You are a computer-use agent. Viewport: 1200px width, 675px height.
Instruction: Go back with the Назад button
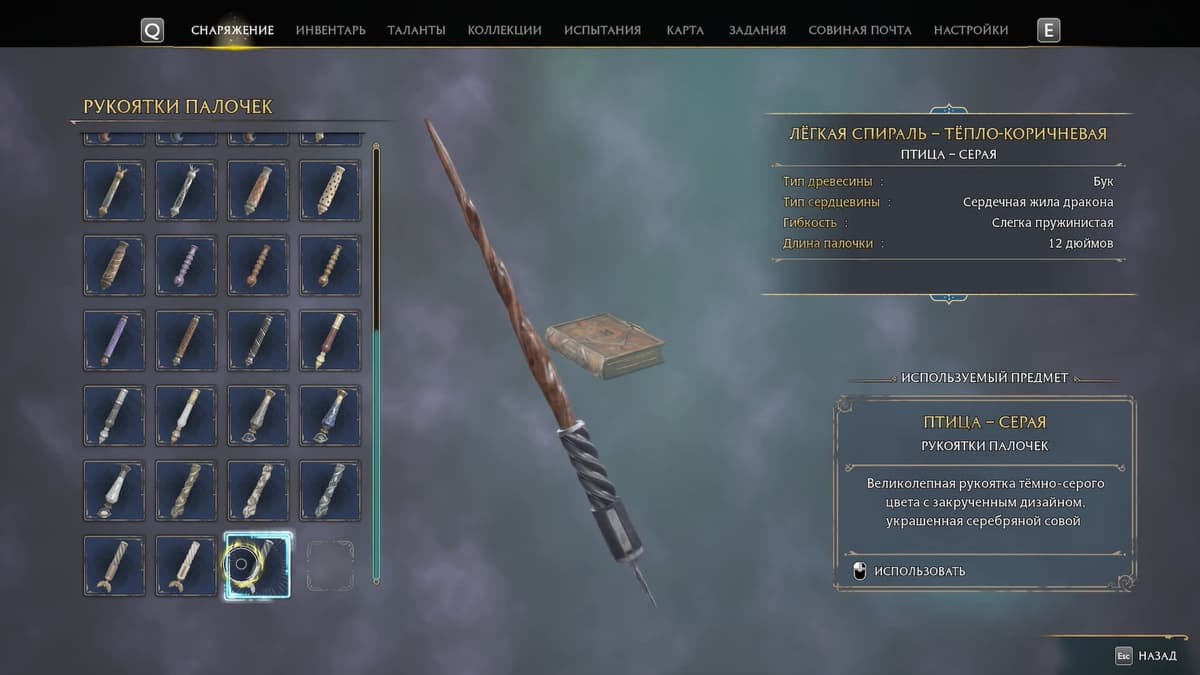pyautogui.click(x=1148, y=656)
